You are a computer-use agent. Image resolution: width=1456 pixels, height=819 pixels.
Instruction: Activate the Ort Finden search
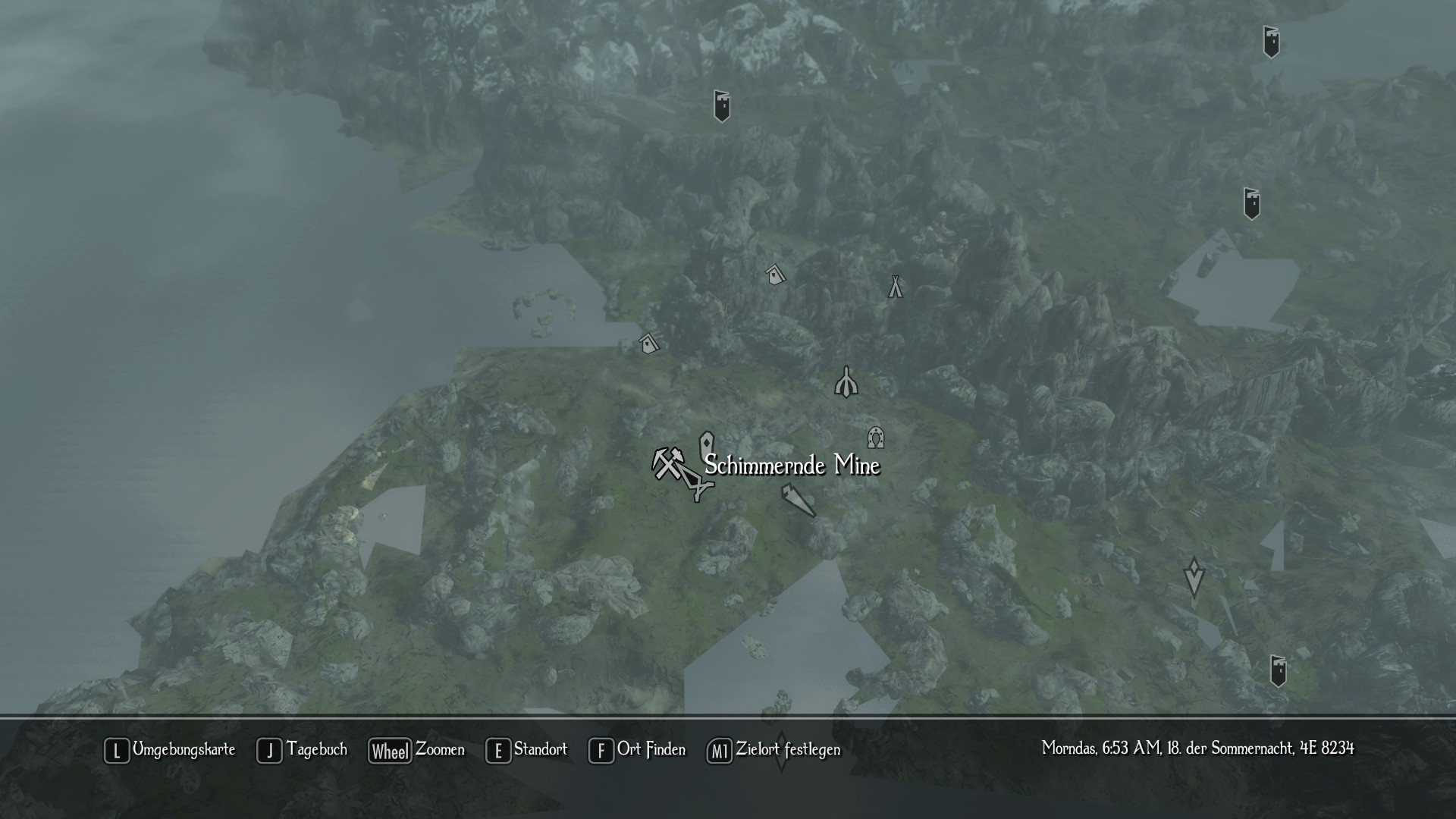tap(637, 750)
